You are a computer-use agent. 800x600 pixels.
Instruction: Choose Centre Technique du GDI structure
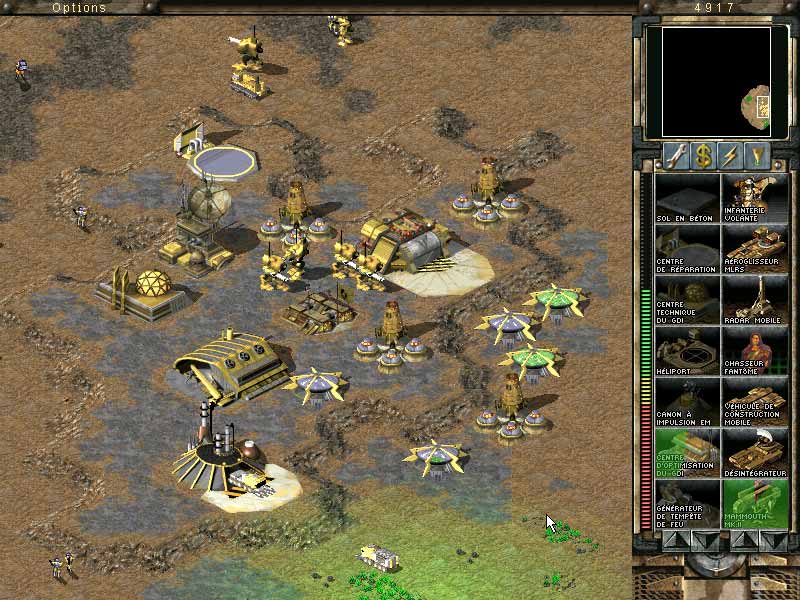[x=687, y=300]
